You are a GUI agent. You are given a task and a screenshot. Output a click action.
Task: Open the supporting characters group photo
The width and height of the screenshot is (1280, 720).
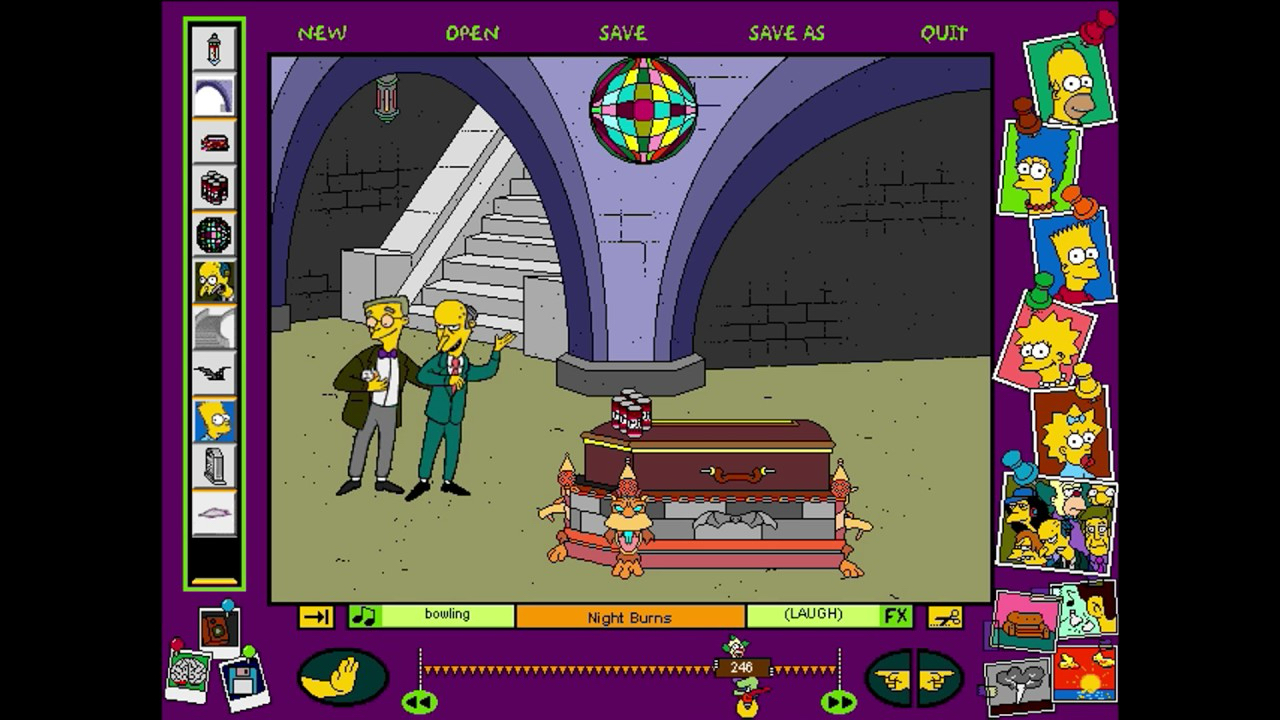1056,523
